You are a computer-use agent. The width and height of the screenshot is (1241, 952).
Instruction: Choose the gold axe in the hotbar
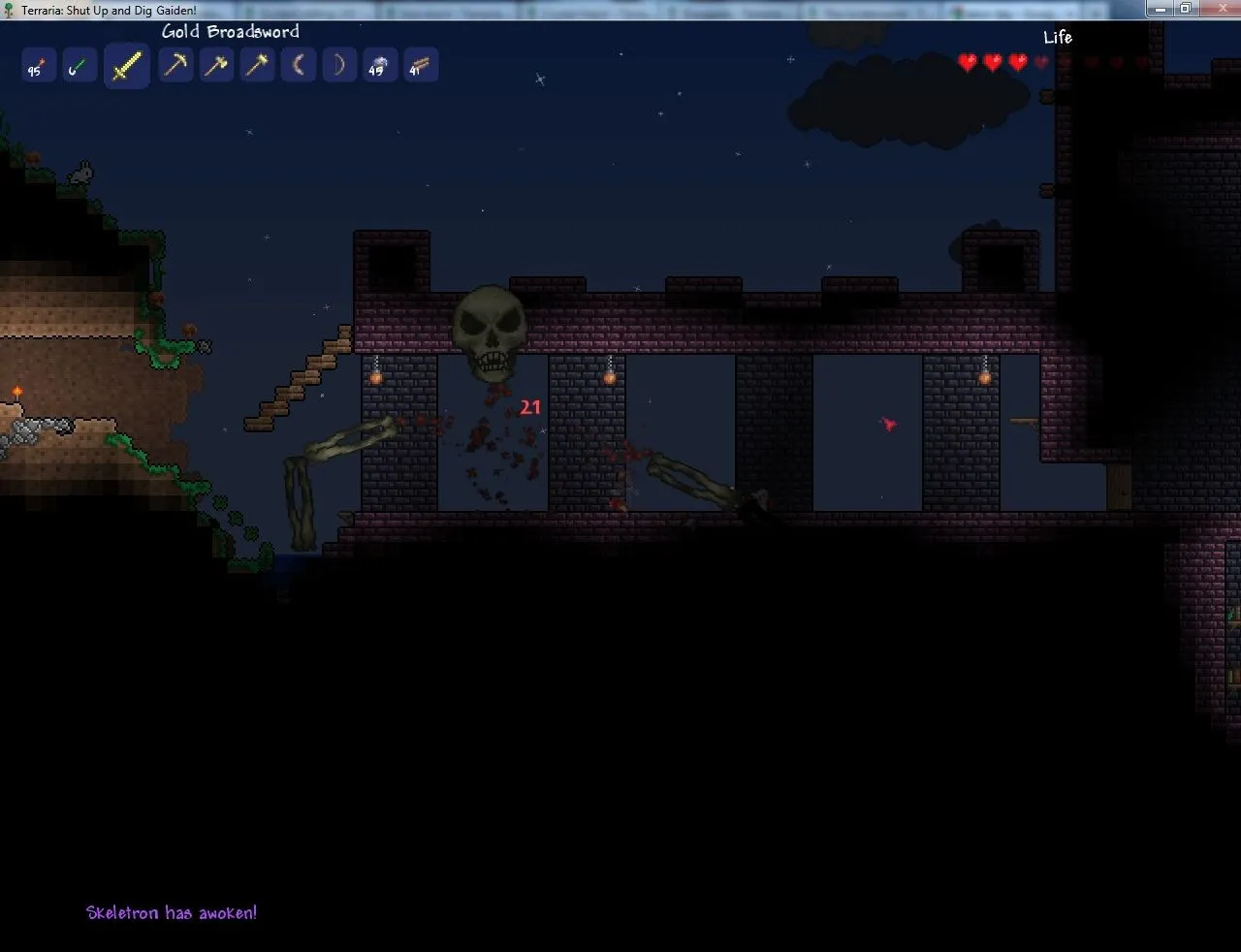click(216, 66)
